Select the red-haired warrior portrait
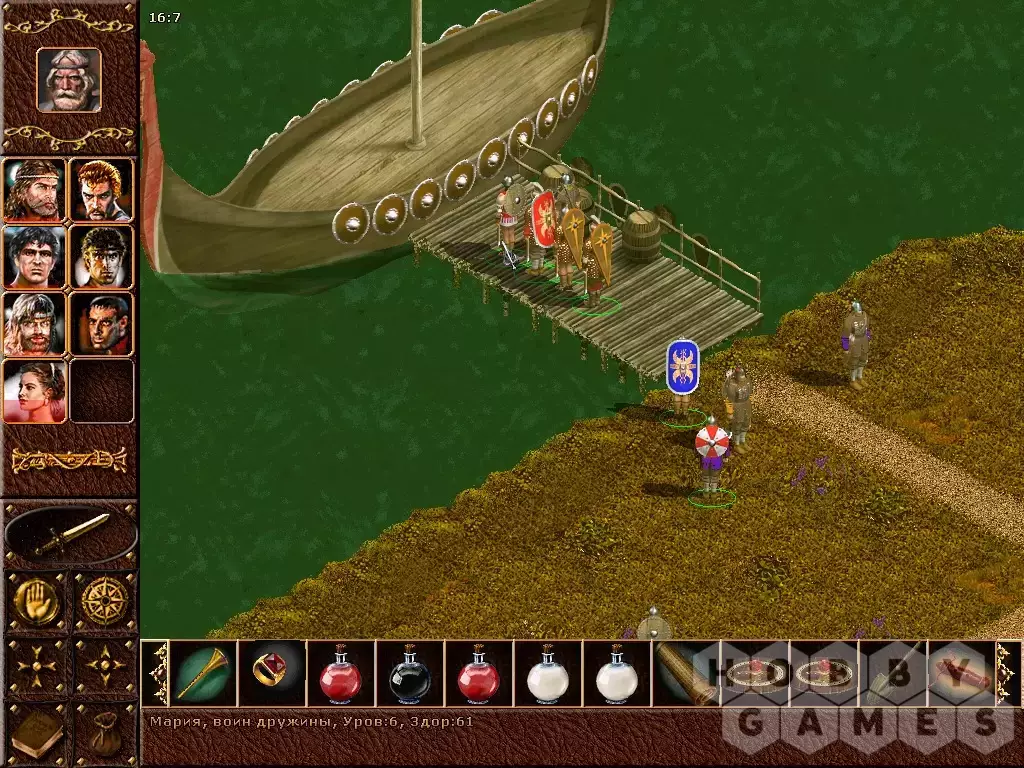This screenshot has width=1024, height=768. click(x=101, y=190)
